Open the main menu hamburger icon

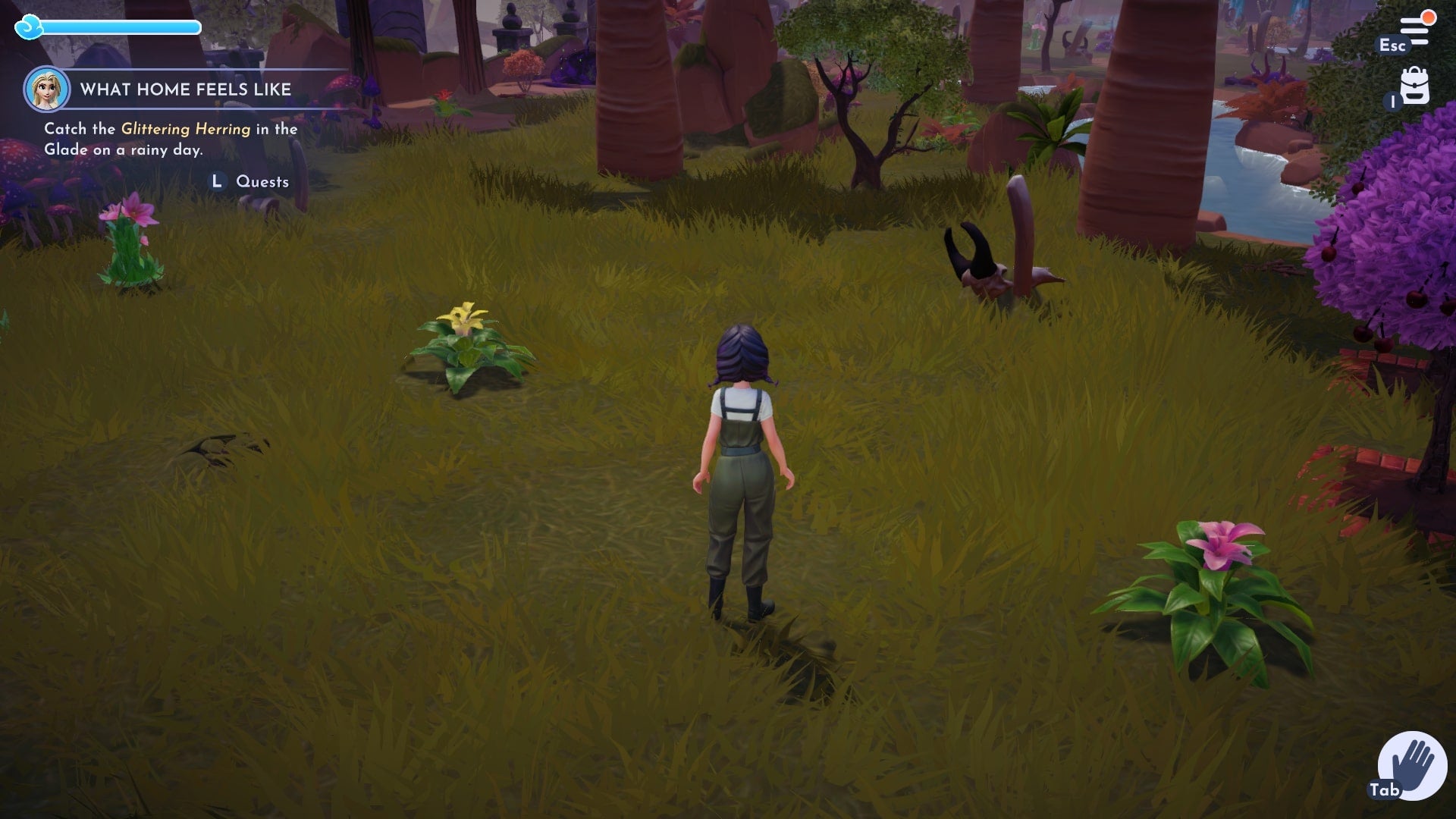(x=1414, y=30)
